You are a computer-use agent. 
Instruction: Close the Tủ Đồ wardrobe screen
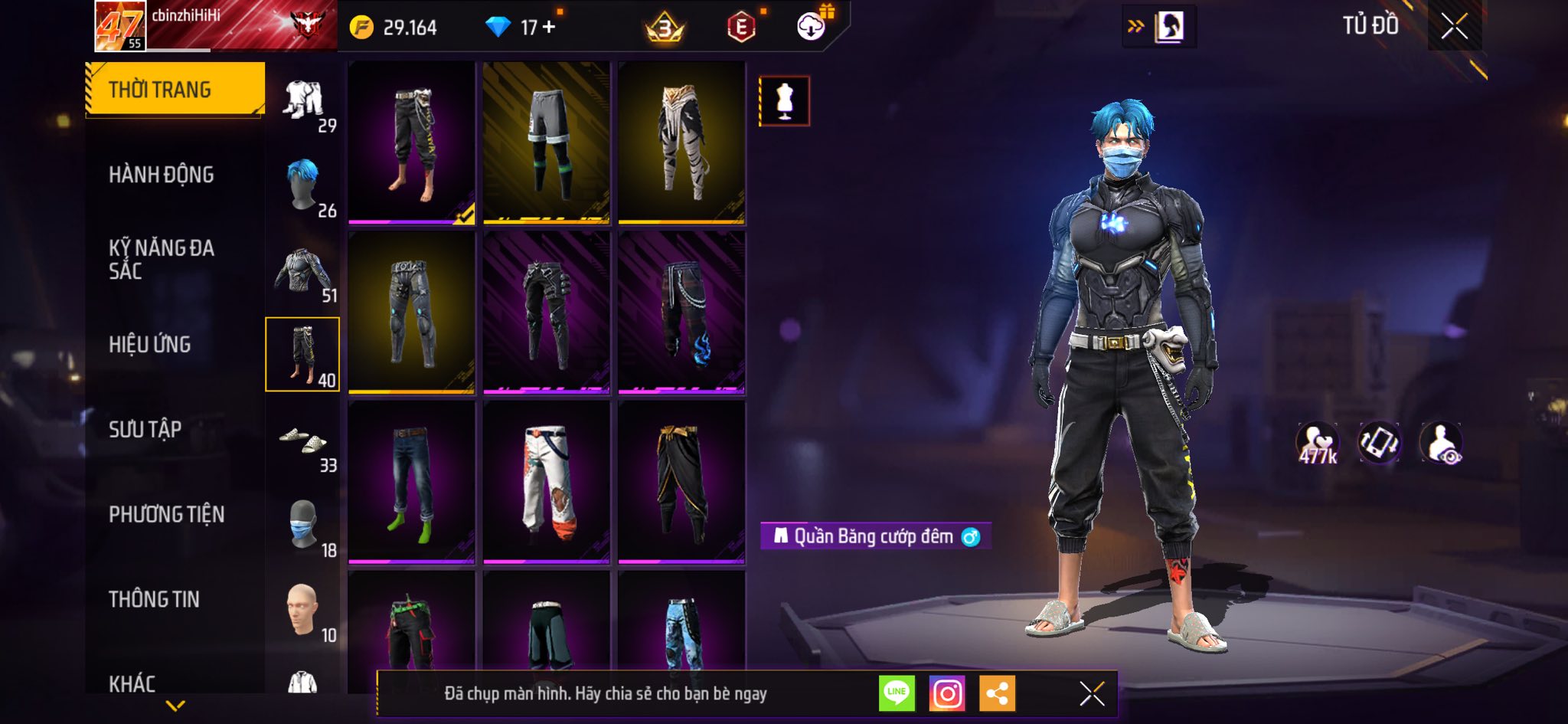(x=1454, y=27)
